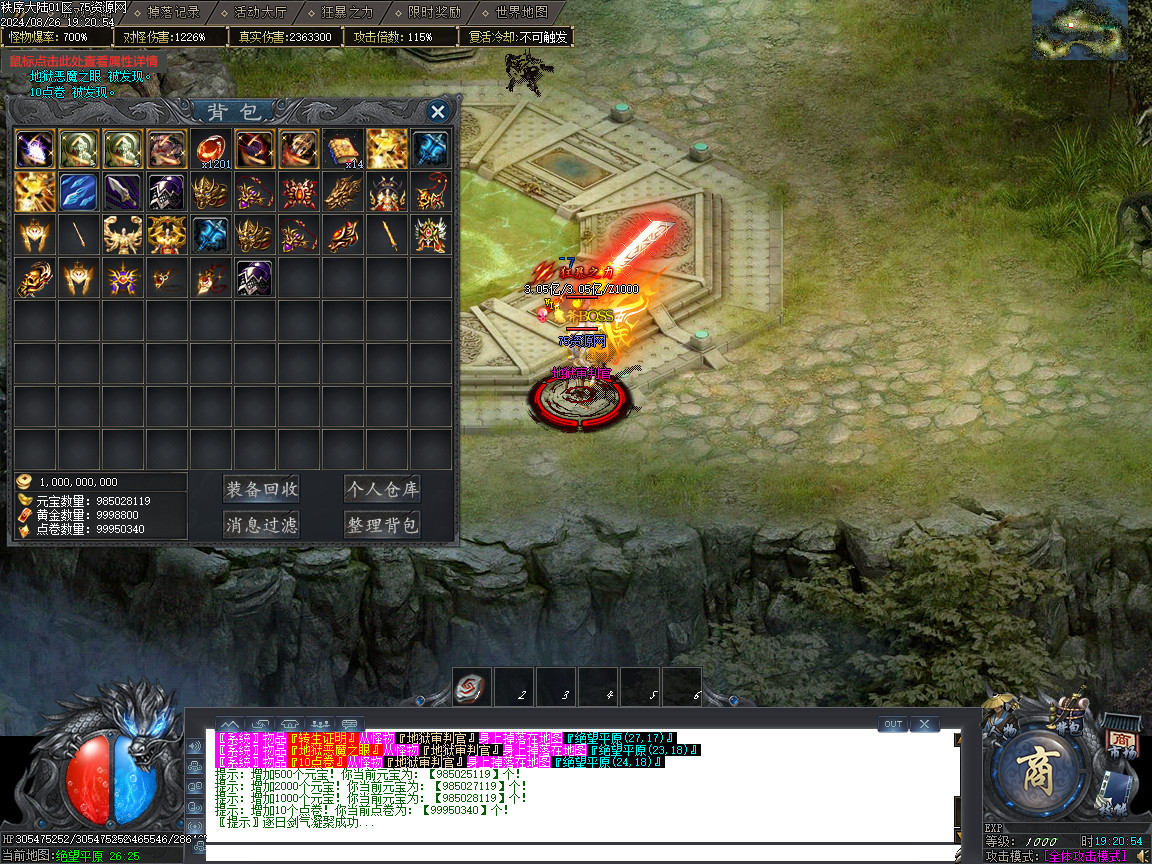Select the red gem stack x1201
This screenshot has height=864, width=1152.
(211, 148)
